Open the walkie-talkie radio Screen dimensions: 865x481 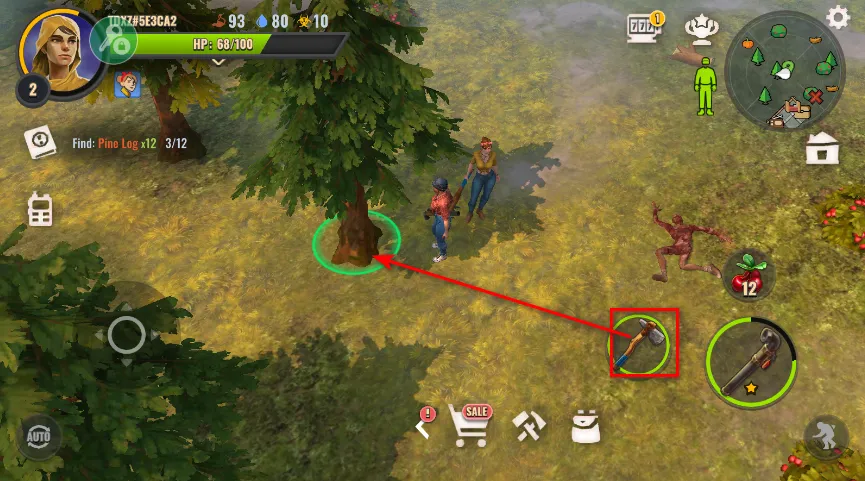41,209
